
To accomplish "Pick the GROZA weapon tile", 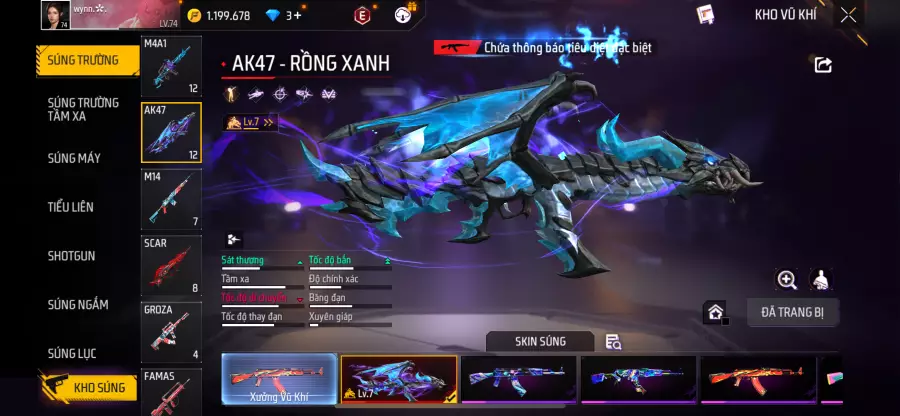I will click(x=171, y=331).
